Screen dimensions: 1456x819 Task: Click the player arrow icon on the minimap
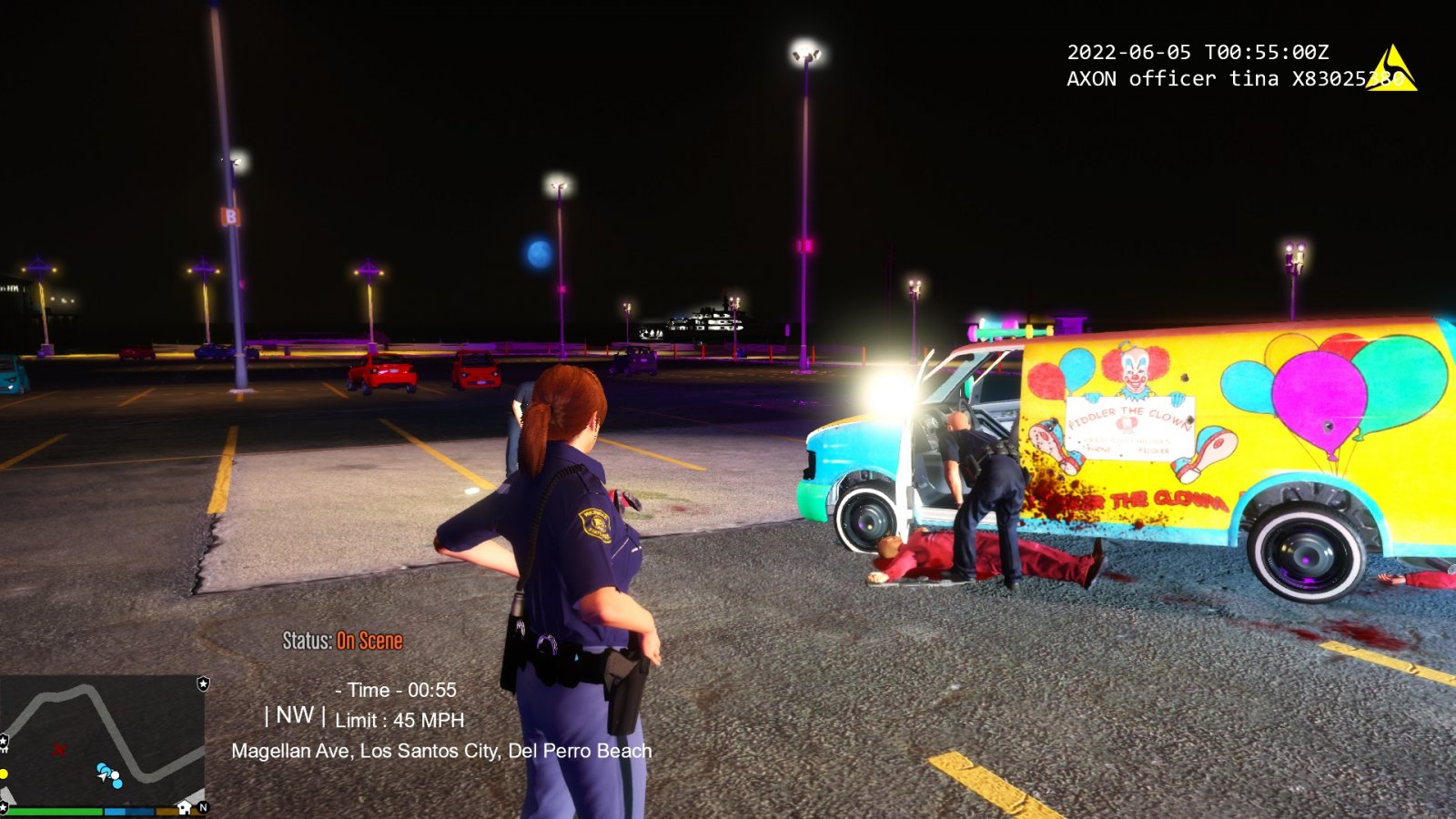coord(102,777)
